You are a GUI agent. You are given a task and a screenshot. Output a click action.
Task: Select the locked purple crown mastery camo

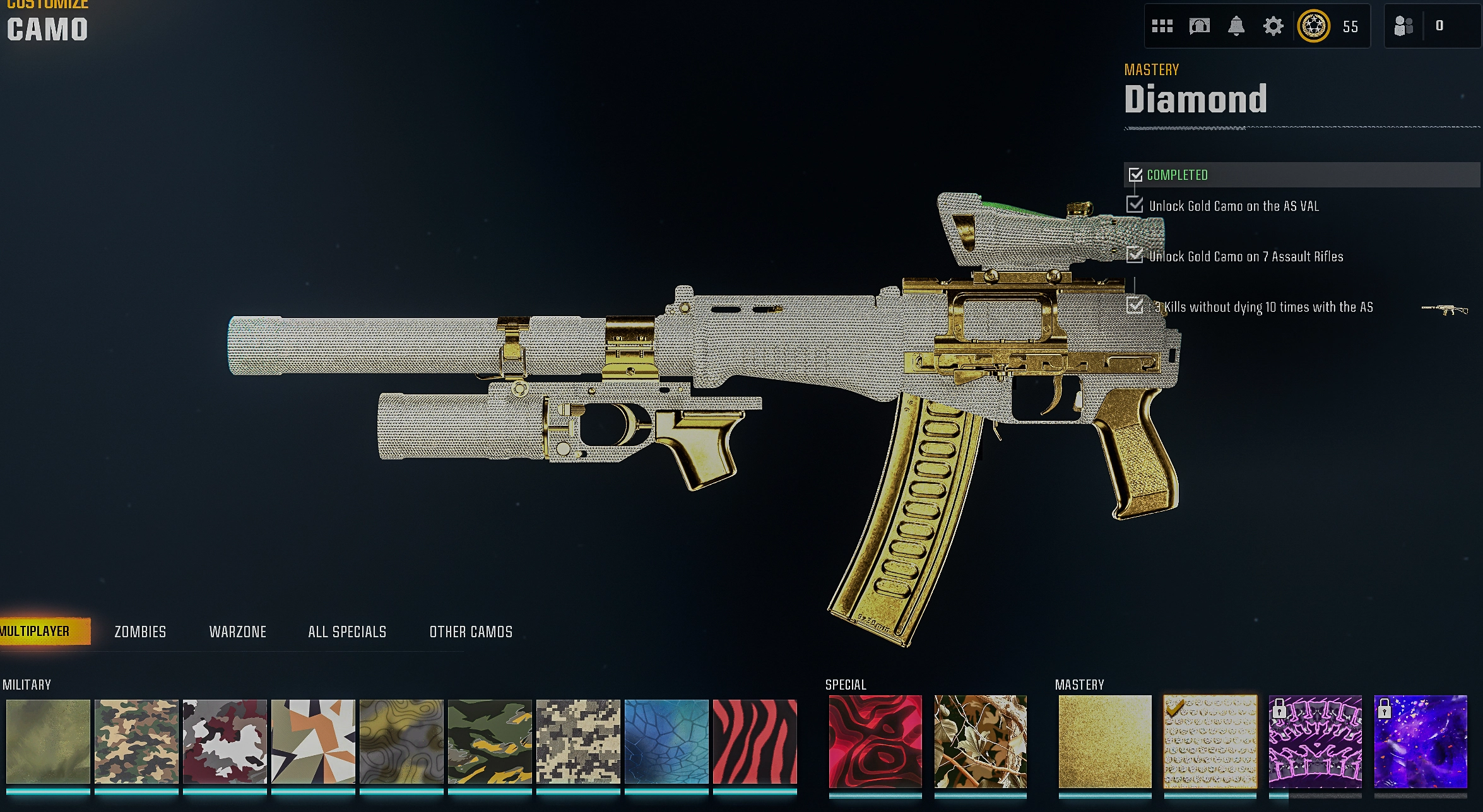1315,742
